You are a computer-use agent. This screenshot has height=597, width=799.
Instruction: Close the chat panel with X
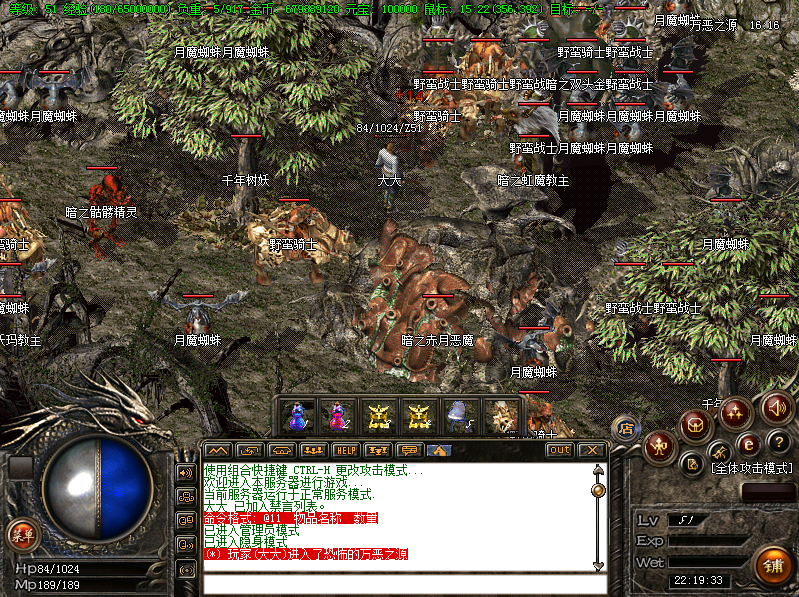pos(591,450)
